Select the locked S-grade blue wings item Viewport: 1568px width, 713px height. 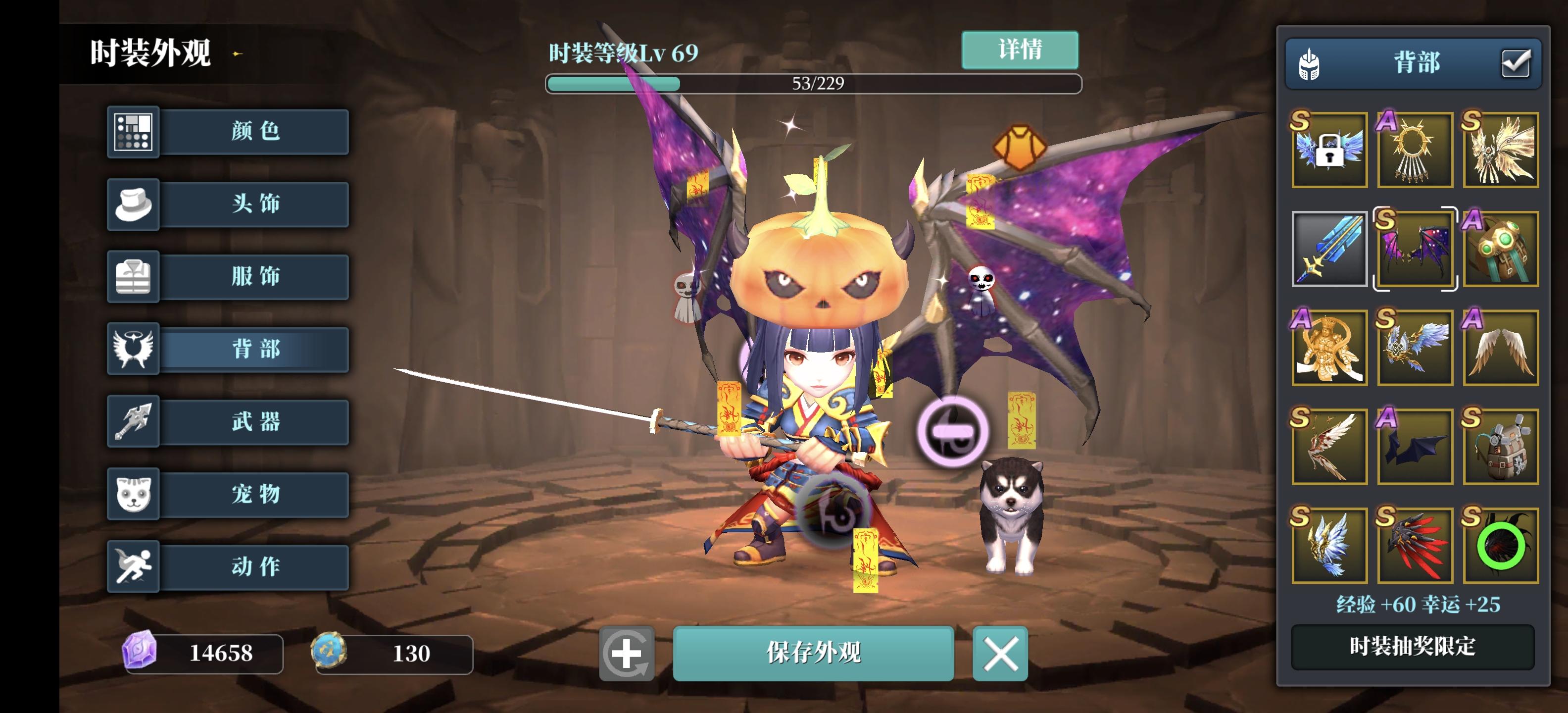1329,148
